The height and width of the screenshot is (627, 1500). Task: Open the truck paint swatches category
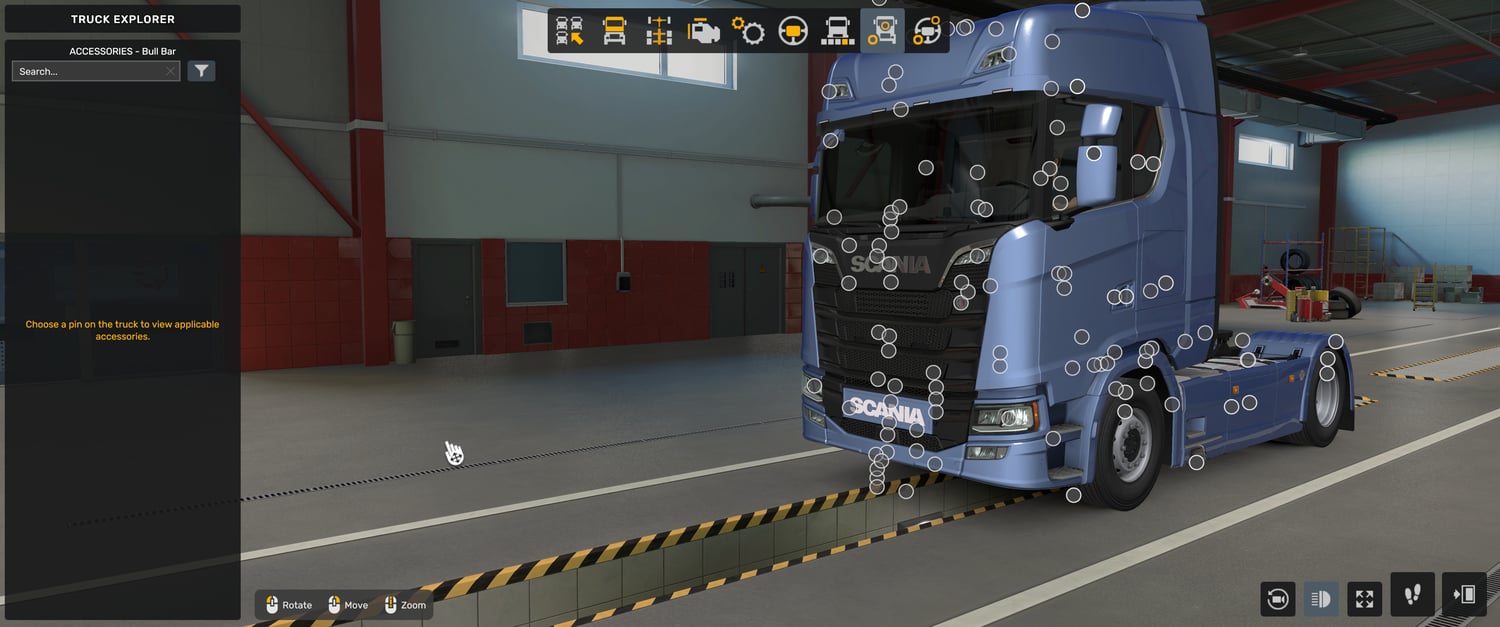click(x=837, y=31)
